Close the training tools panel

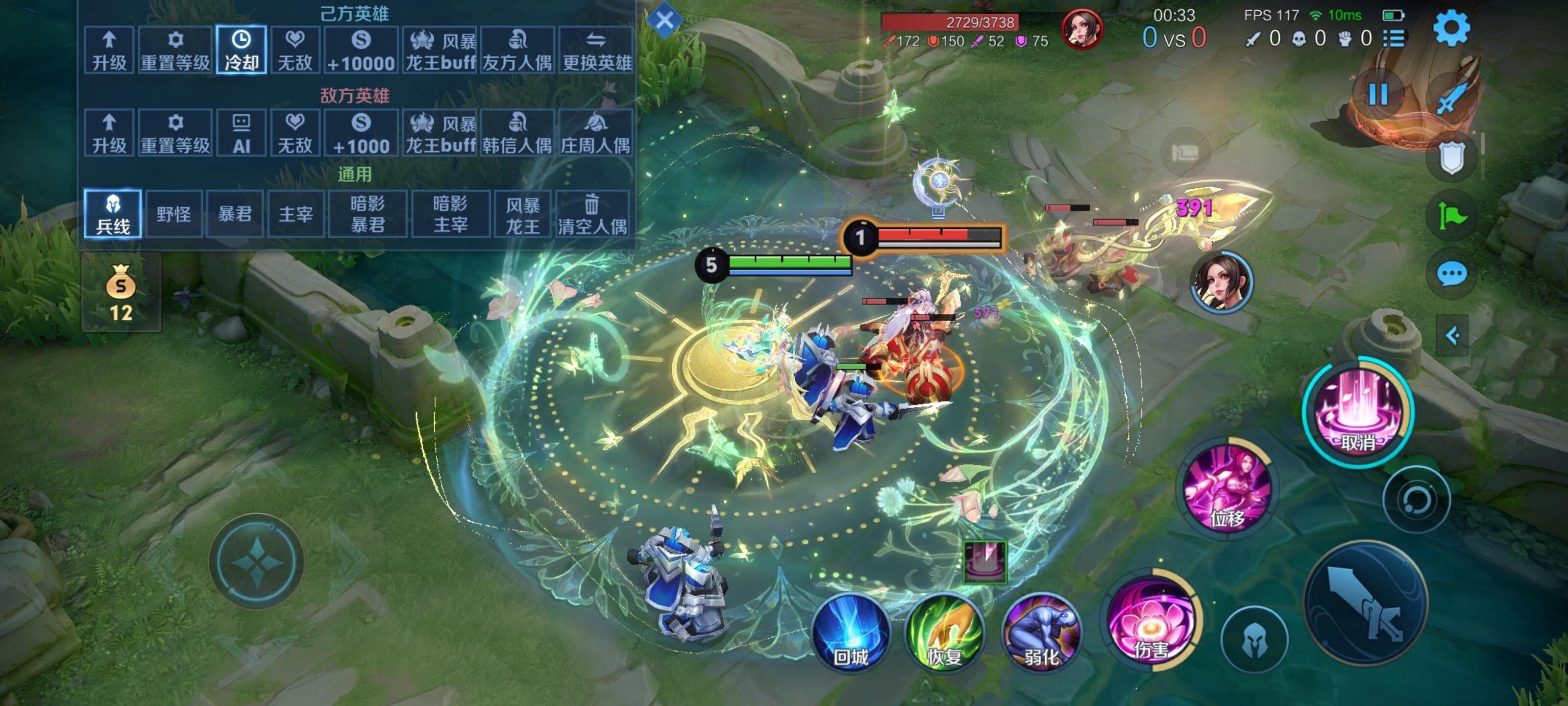[x=664, y=20]
